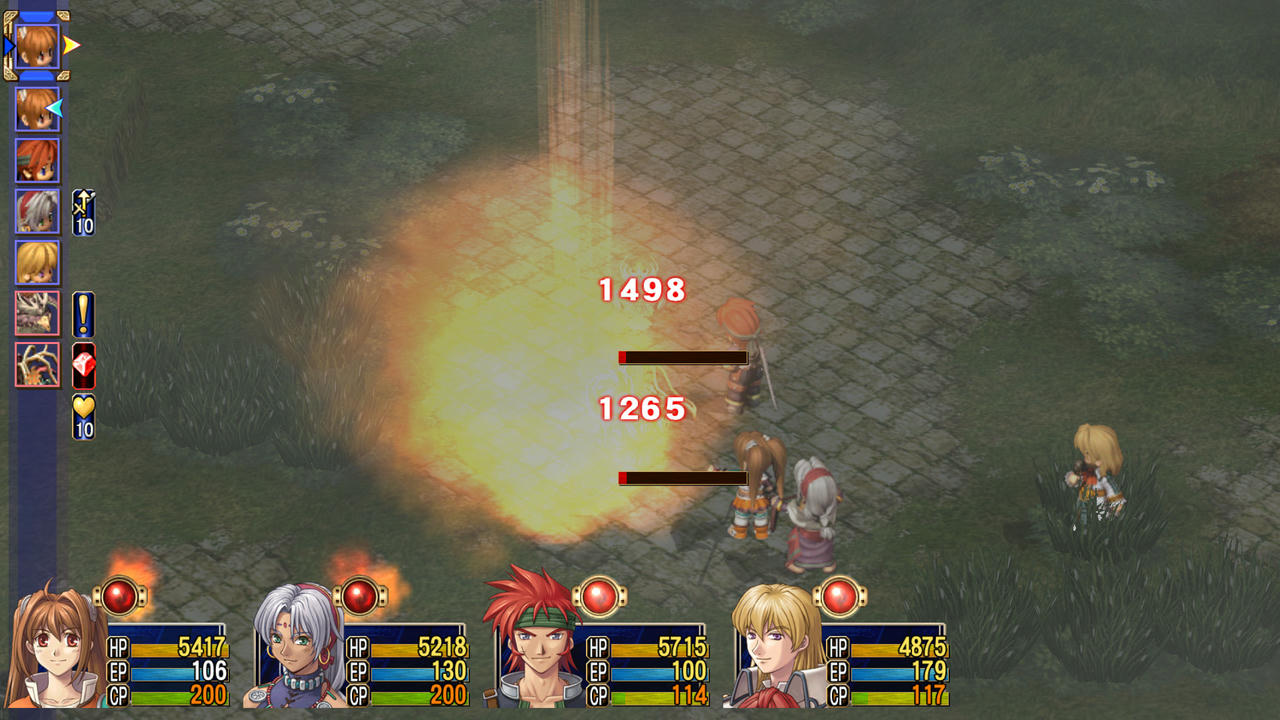Screen dimensions: 1280x720
Task: Click the red sepith gem bonus icon
Action: point(82,364)
